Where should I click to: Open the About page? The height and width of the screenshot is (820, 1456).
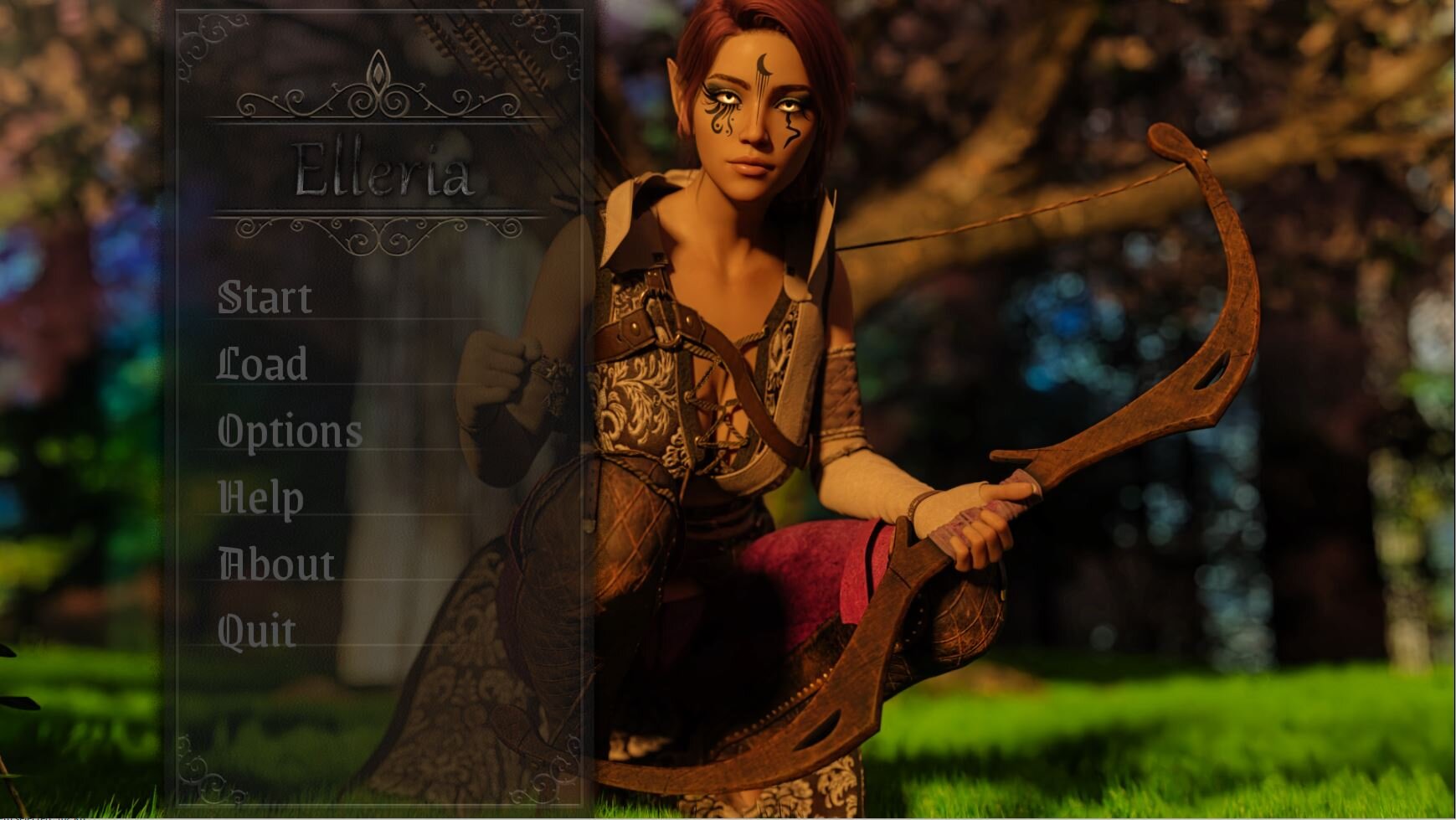pyautogui.click(x=276, y=565)
